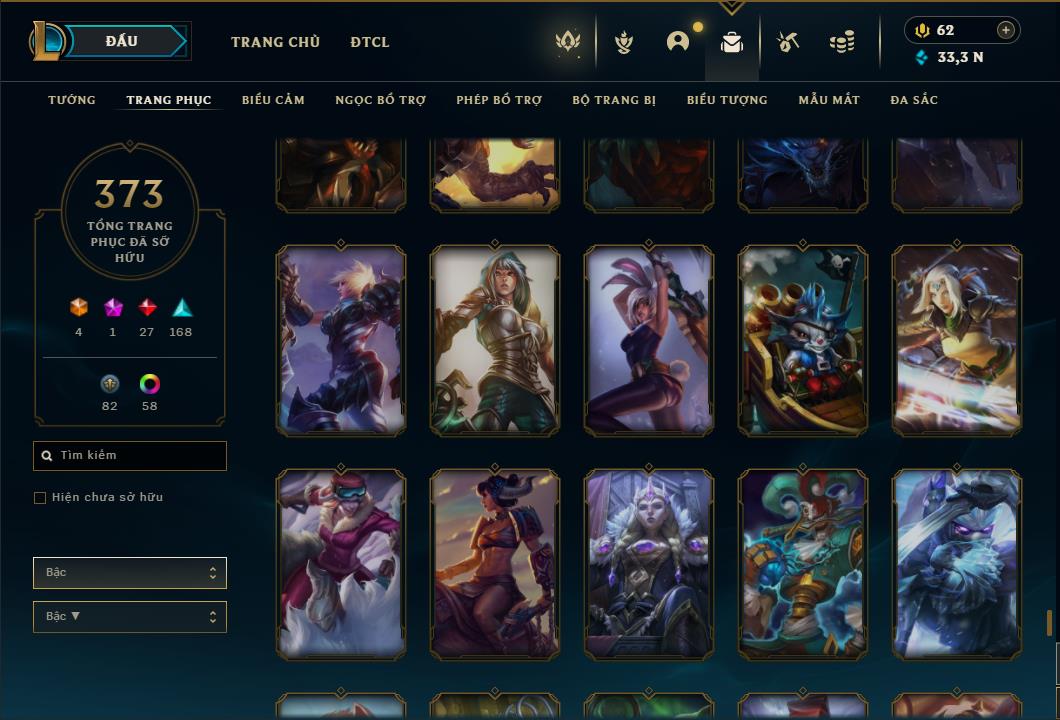Open the NGỌC BỔ TRỢ tab
The height and width of the screenshot is (720, 1060).
pyautogui.click(x=380, y=100)
